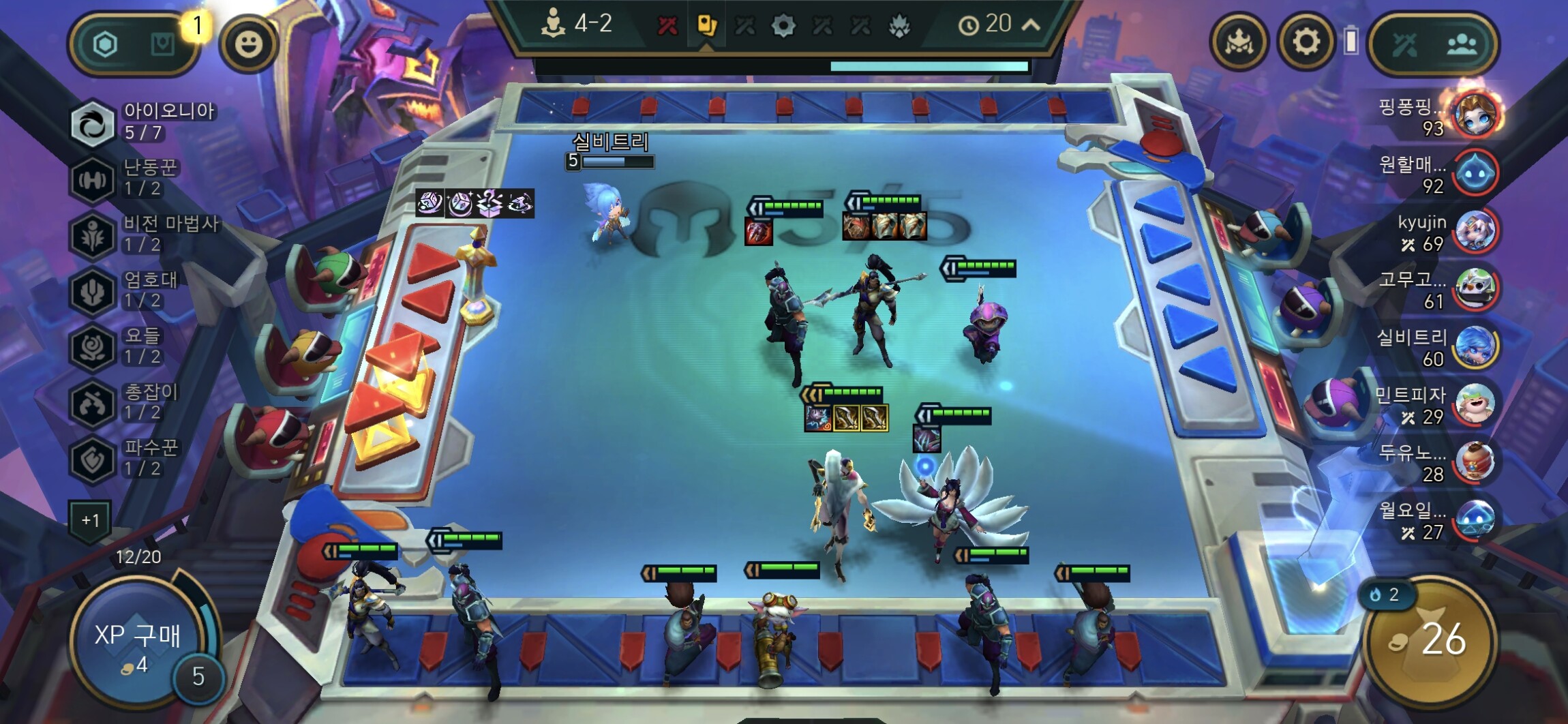This screenshot has width=1568, height=724.
Task: Open the settings gear menu
Action: point(1306,43)
